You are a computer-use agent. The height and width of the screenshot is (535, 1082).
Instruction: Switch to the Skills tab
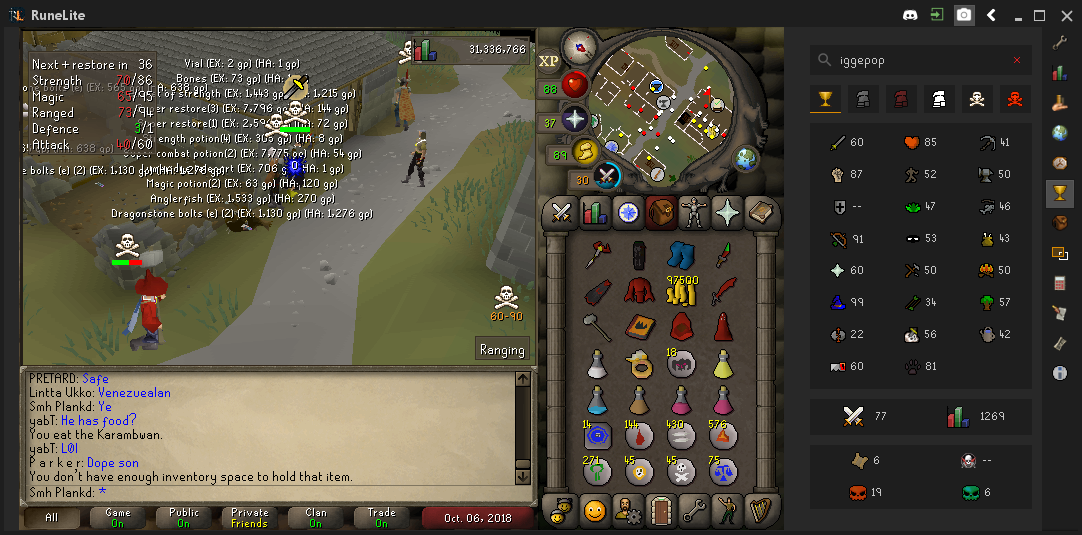tap(594, 212)
